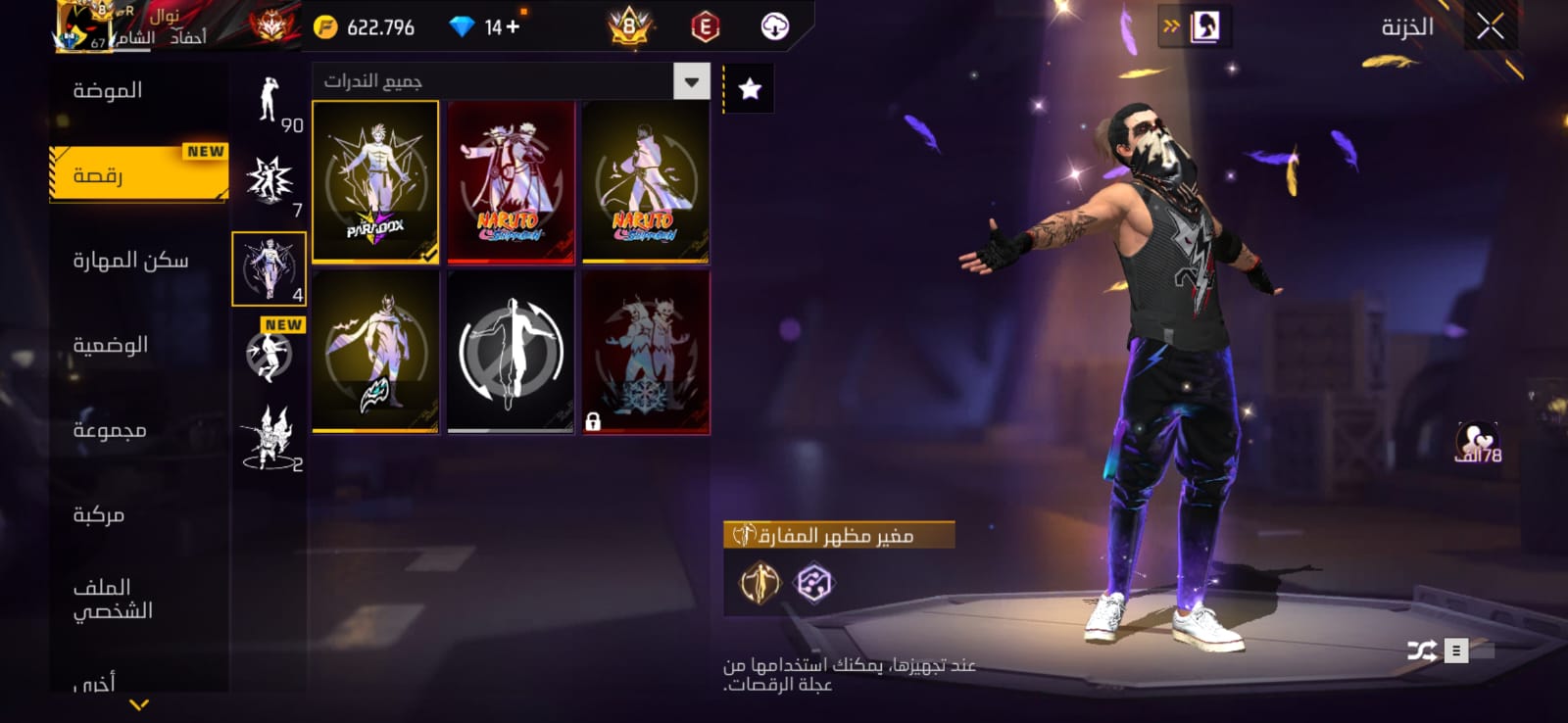Toggle the star favorites filter
This screenshot has width=1568, height=723.
coord(750,89)
